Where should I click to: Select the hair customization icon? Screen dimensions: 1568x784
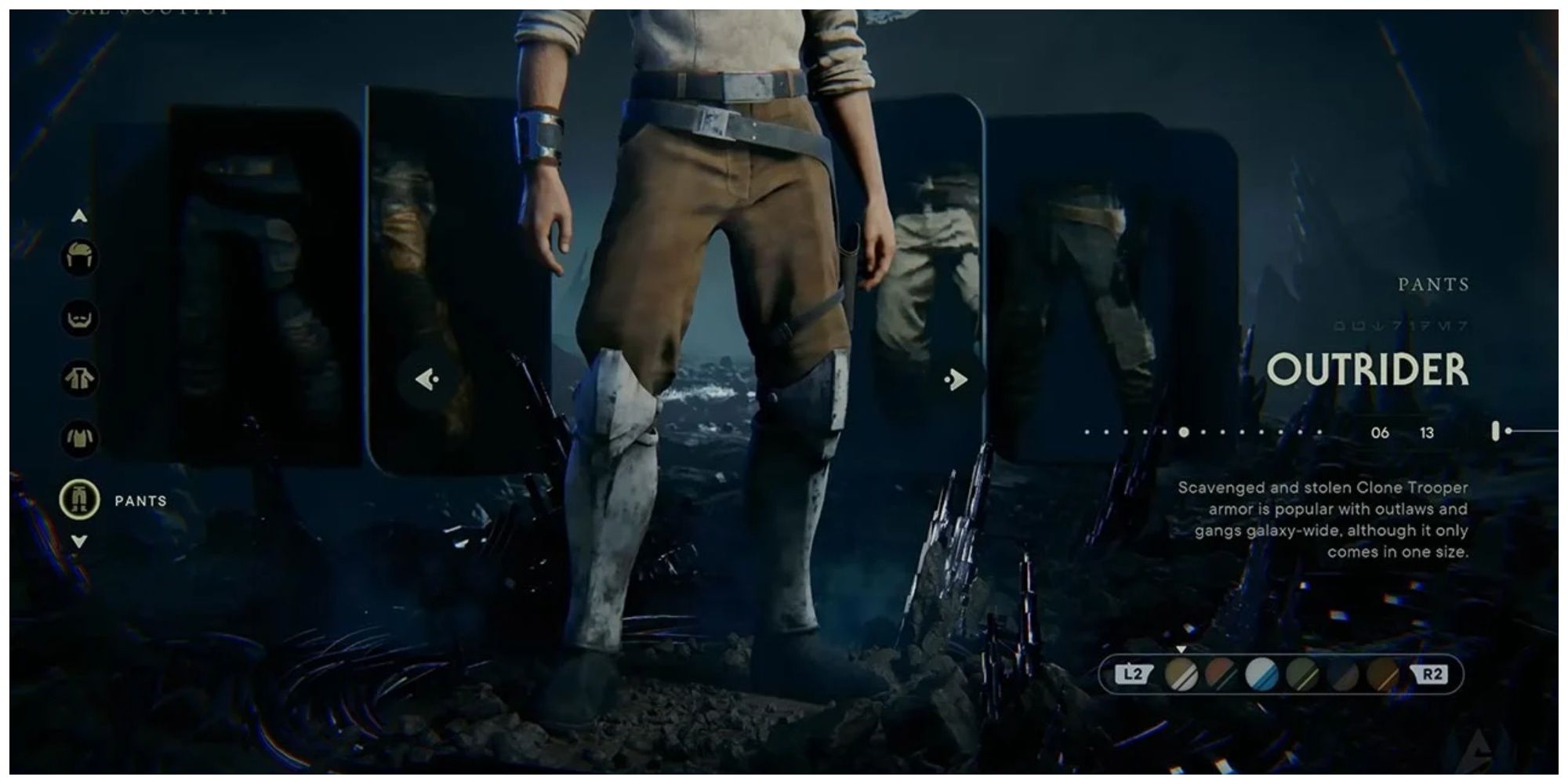78,255
